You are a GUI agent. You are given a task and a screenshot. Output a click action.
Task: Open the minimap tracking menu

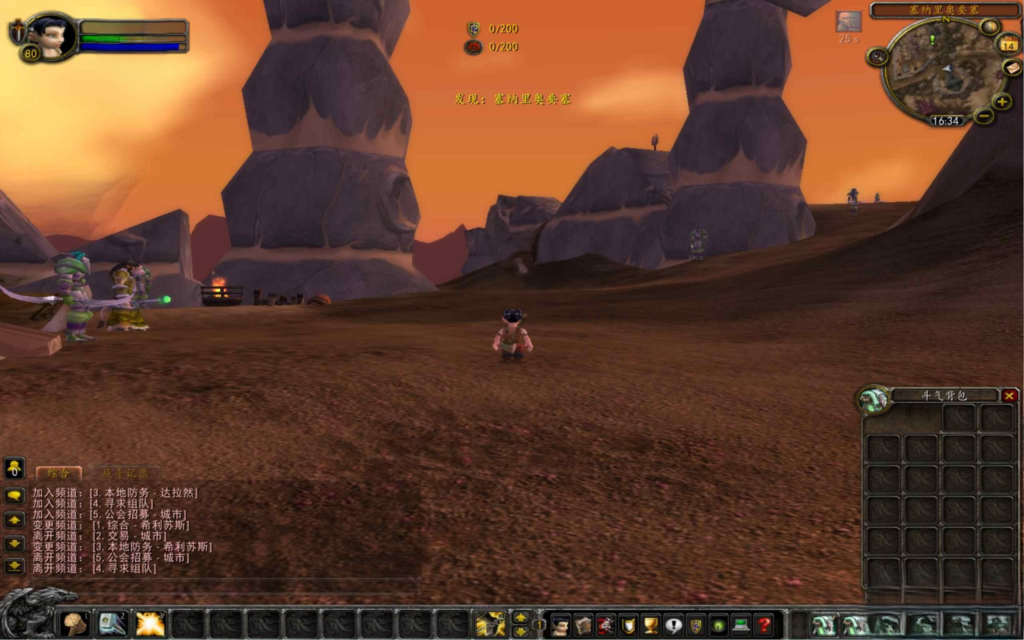[x=878, y=57]
